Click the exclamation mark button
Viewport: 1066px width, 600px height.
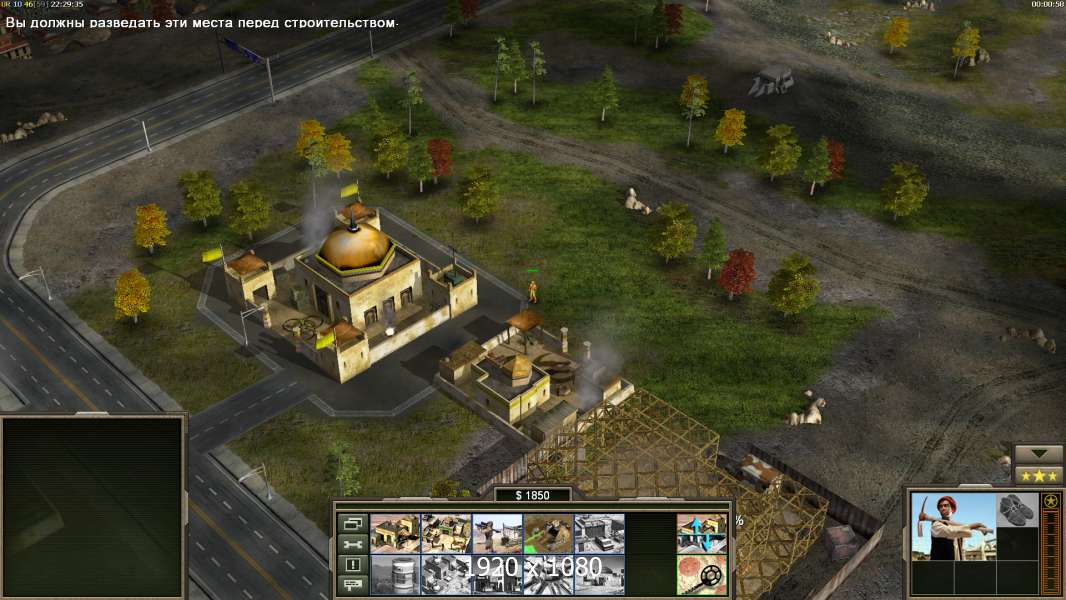[351, 565]
